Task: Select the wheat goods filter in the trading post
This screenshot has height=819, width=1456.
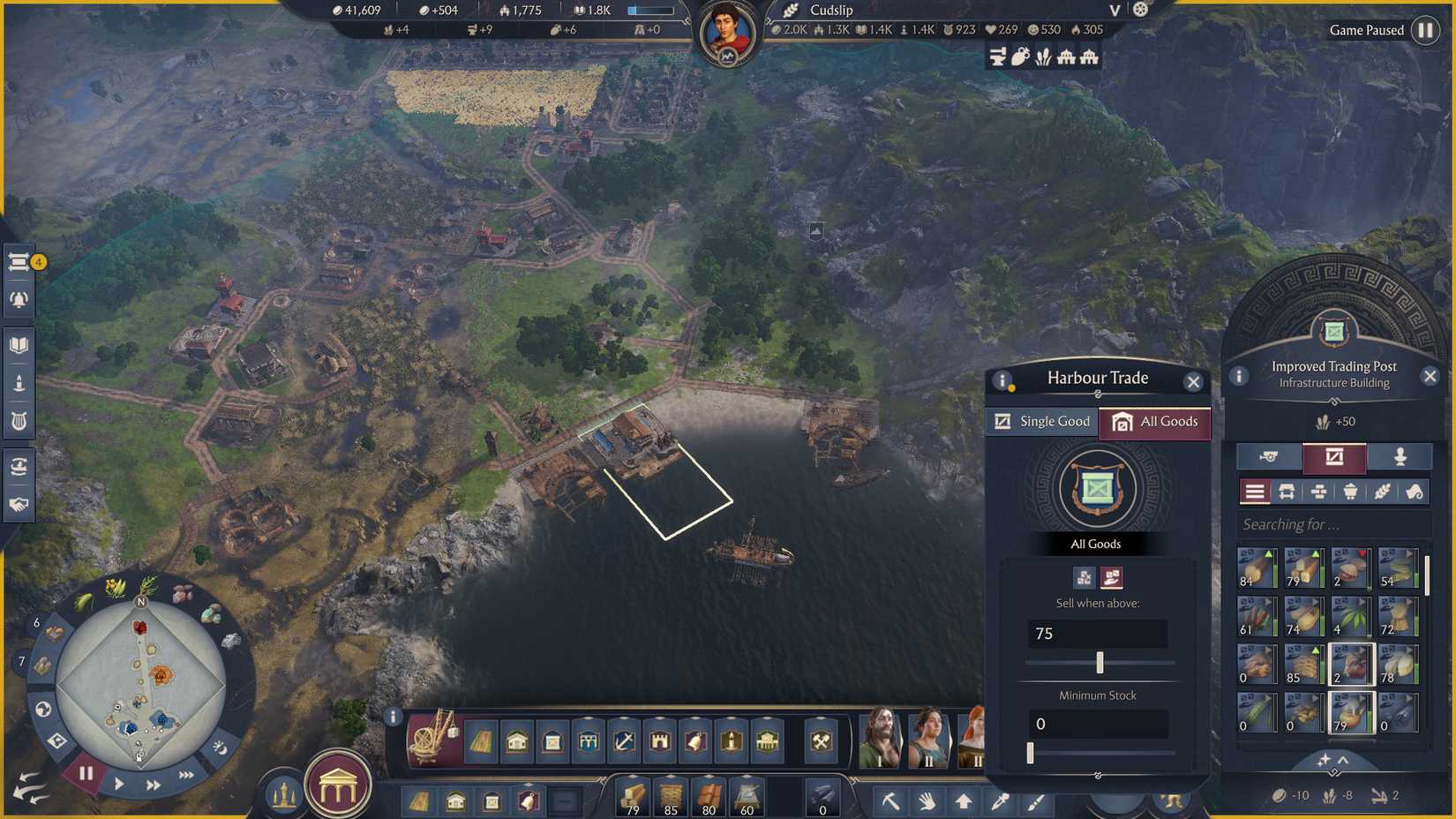Action: [x=1382, y=492]
